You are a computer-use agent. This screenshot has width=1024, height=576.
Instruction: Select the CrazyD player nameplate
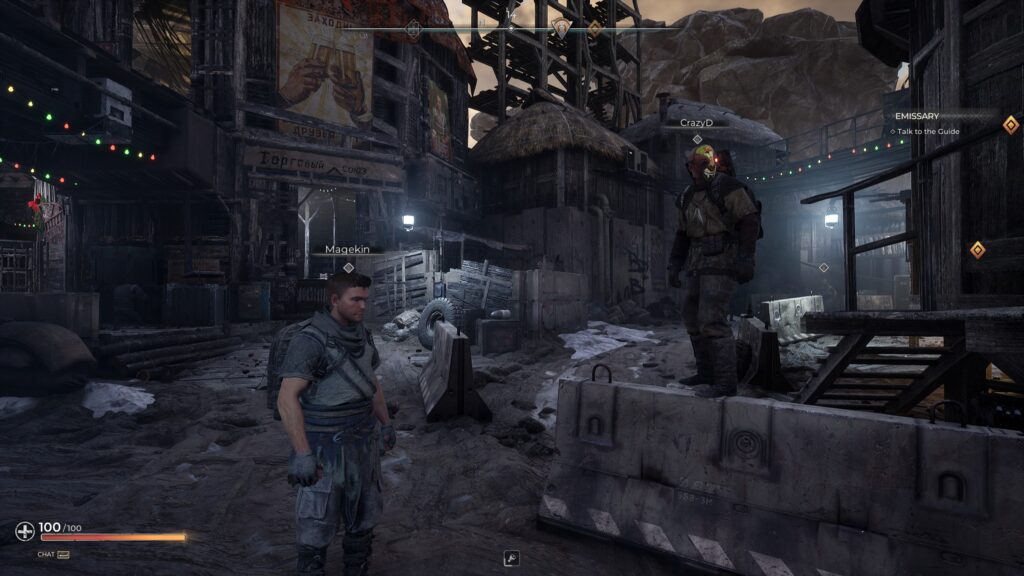(696, 122)
